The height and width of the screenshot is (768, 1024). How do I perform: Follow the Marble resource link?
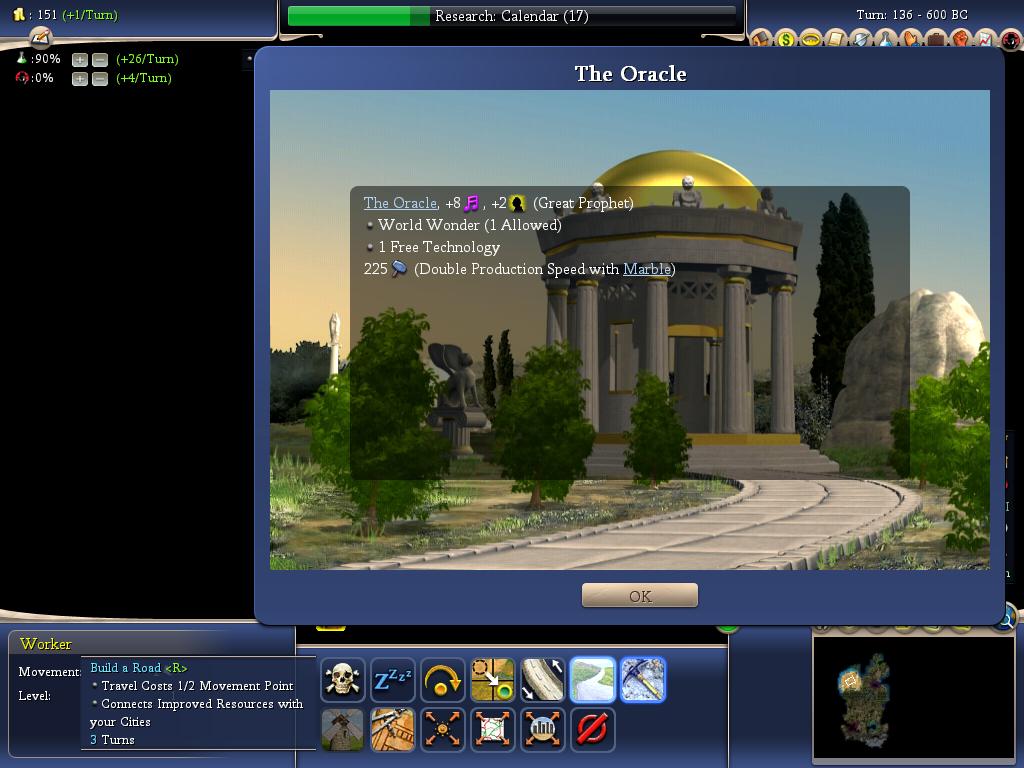(x=646, y=269)
